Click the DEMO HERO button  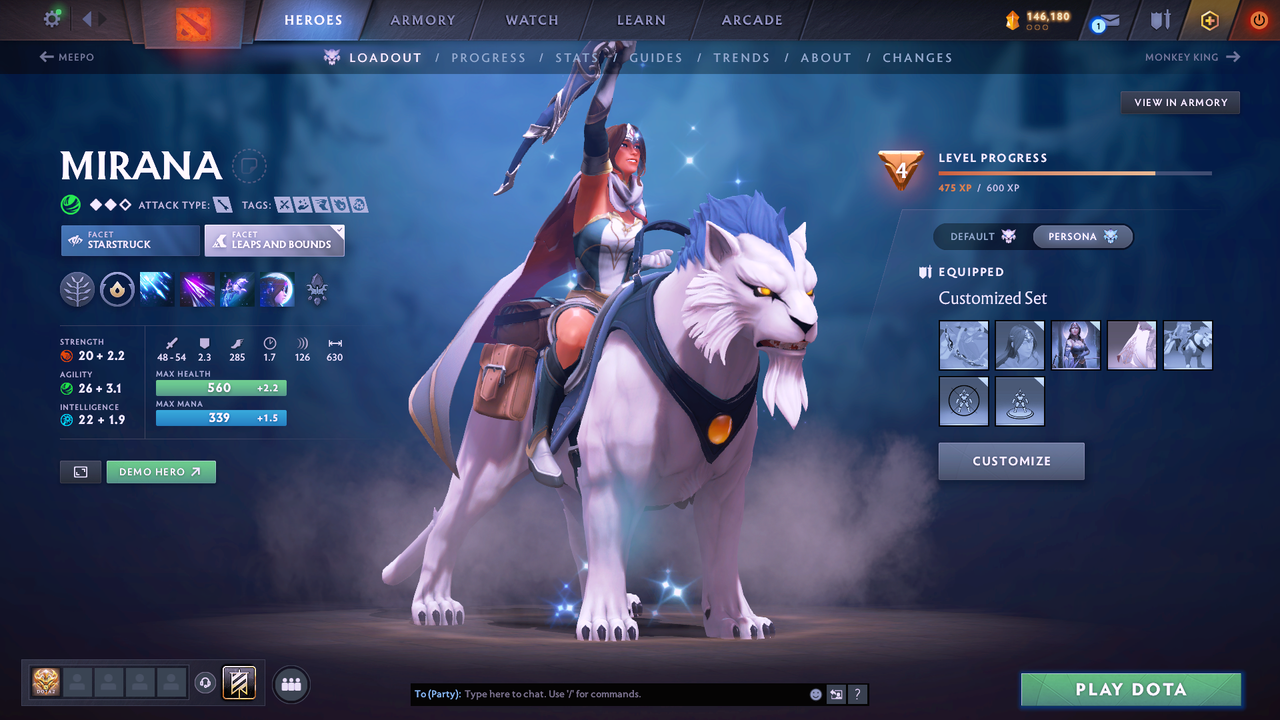[x=160, y=471]
